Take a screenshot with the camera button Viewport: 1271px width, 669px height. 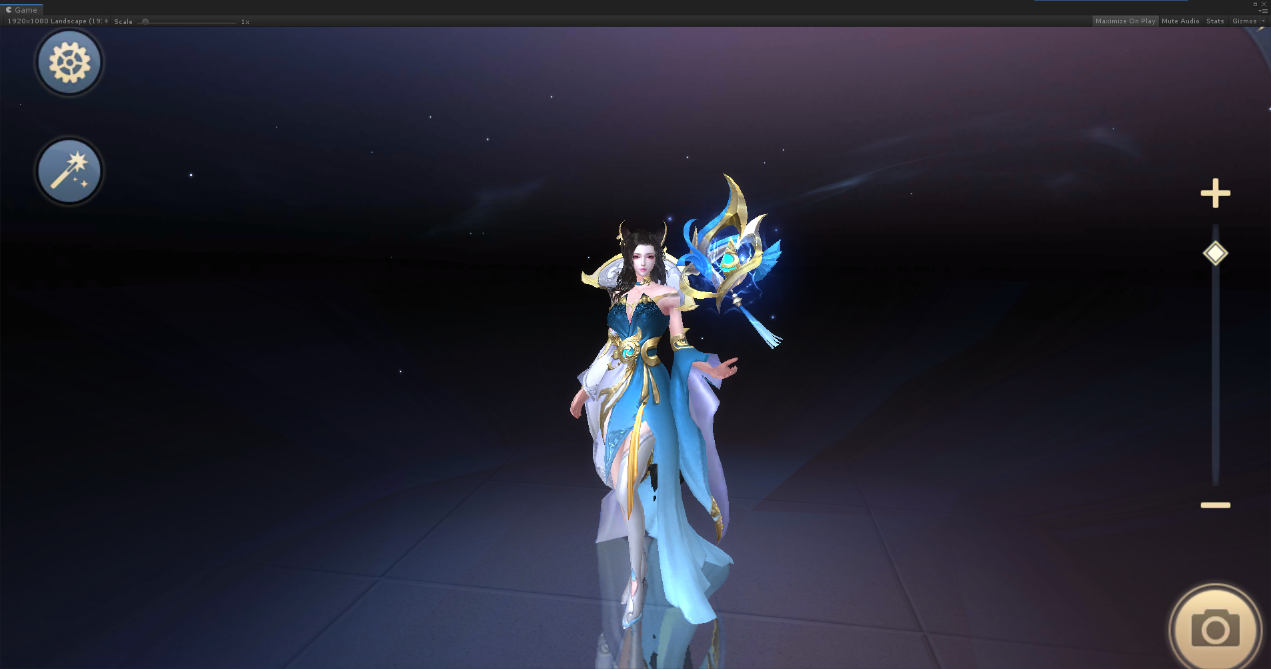click(1215, 629)
